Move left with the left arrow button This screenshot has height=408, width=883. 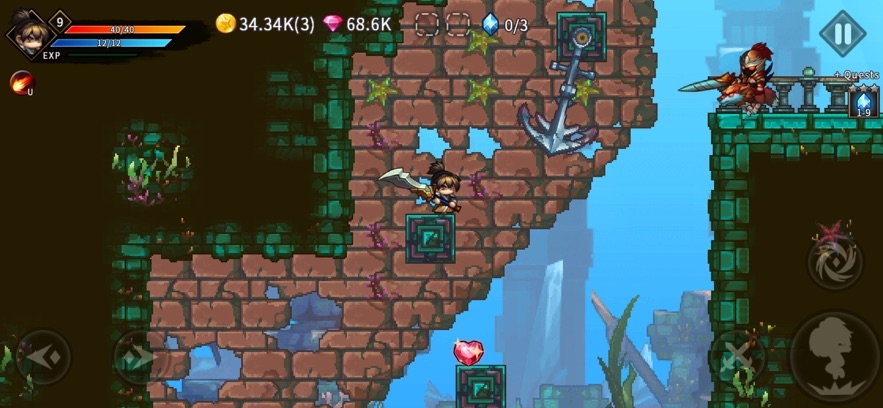point(43,356)
